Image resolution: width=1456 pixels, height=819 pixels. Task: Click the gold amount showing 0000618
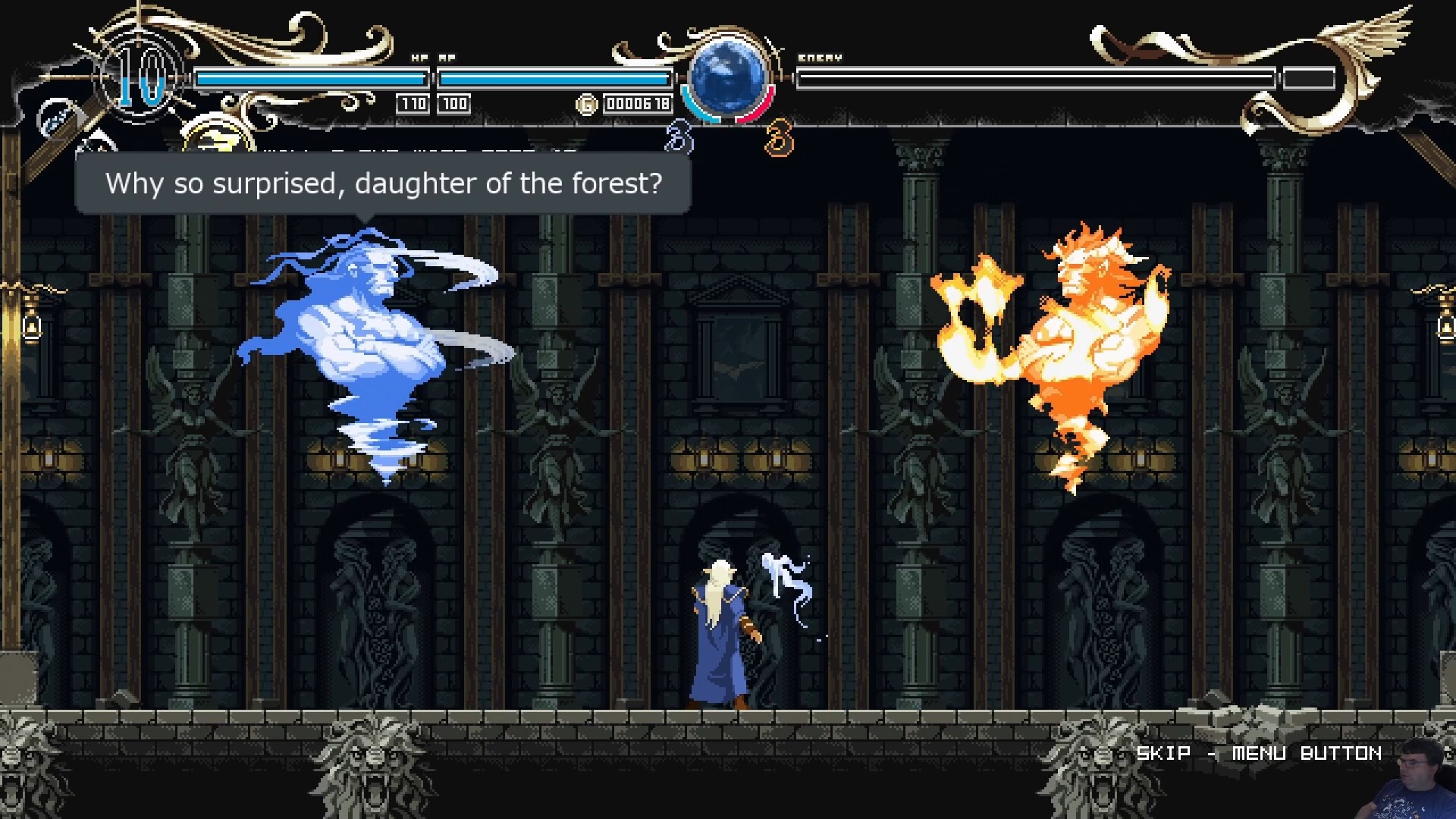coord(637,103)
